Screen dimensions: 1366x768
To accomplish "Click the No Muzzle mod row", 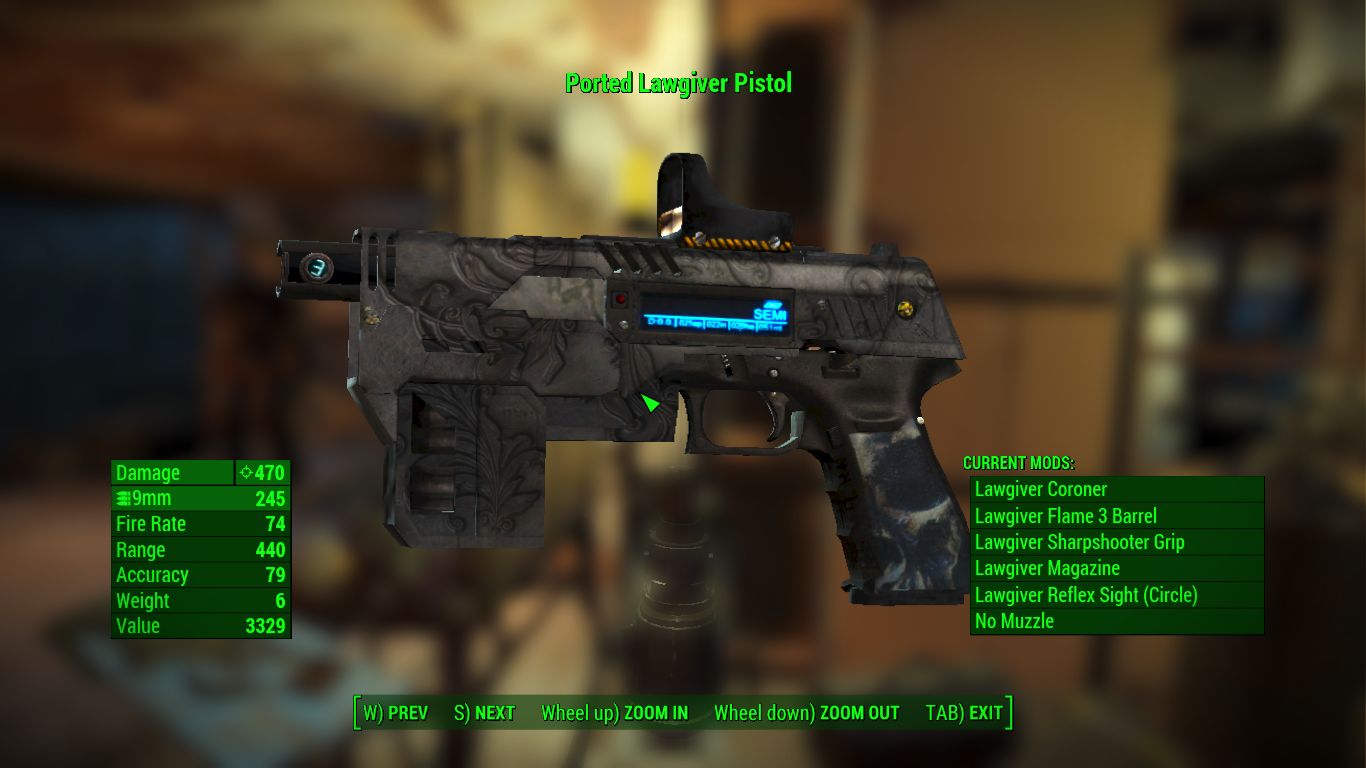I will (x=1116, y=621).
